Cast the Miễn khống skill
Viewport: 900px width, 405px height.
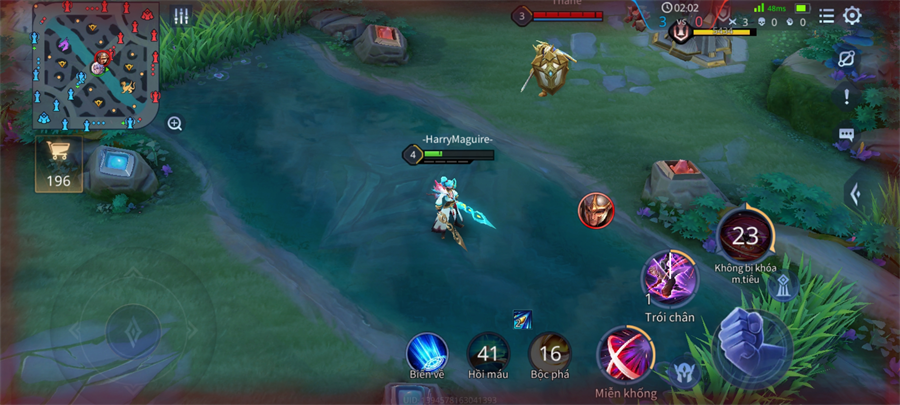626,355
